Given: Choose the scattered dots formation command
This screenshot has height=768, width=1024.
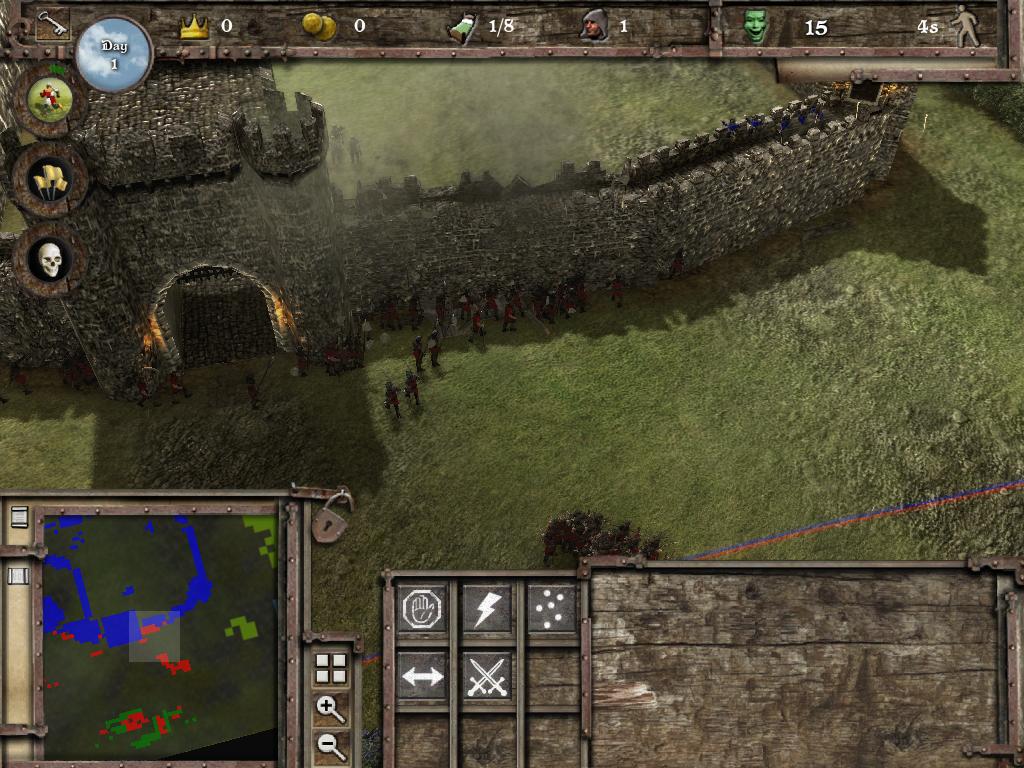Looking at the screenshot, I should click(551, 608).
